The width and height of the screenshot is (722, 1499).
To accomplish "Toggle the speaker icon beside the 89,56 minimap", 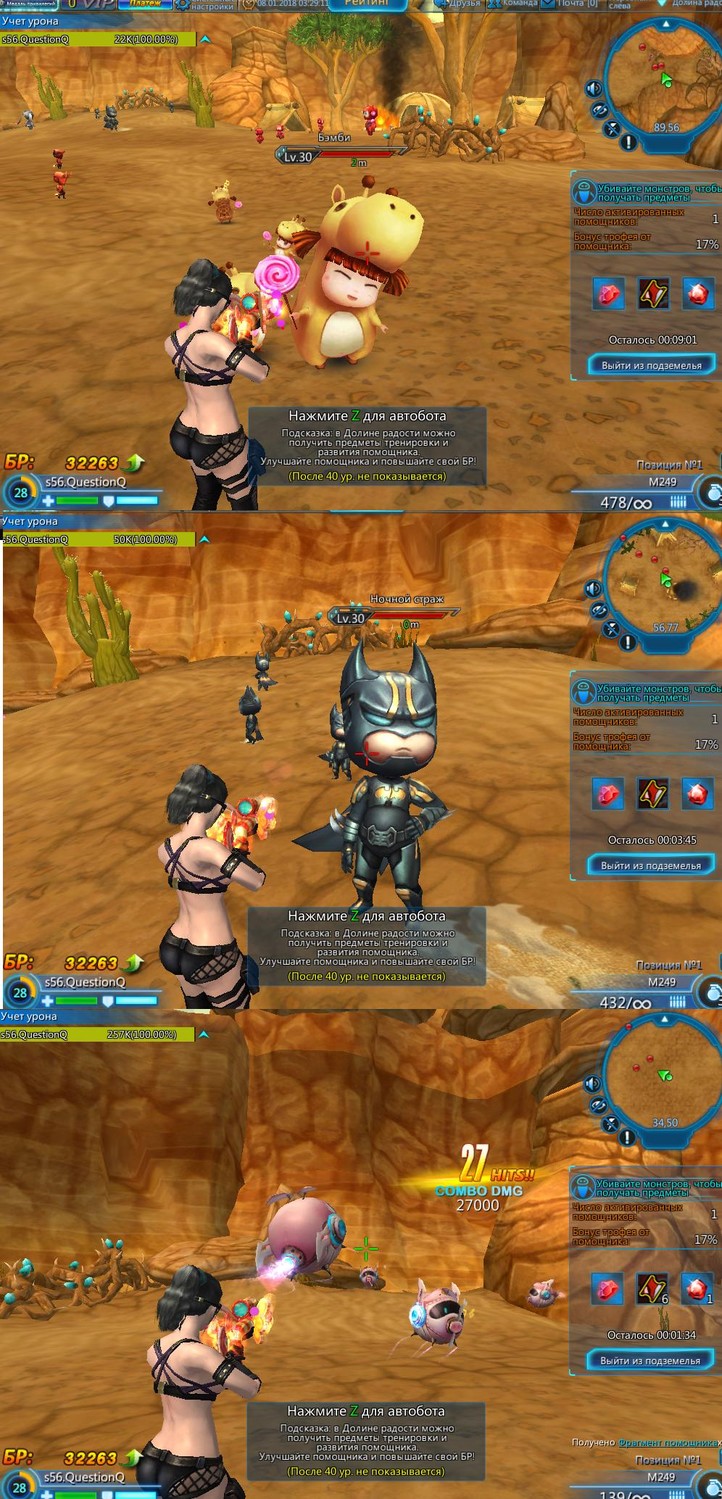I will (594, 88).
